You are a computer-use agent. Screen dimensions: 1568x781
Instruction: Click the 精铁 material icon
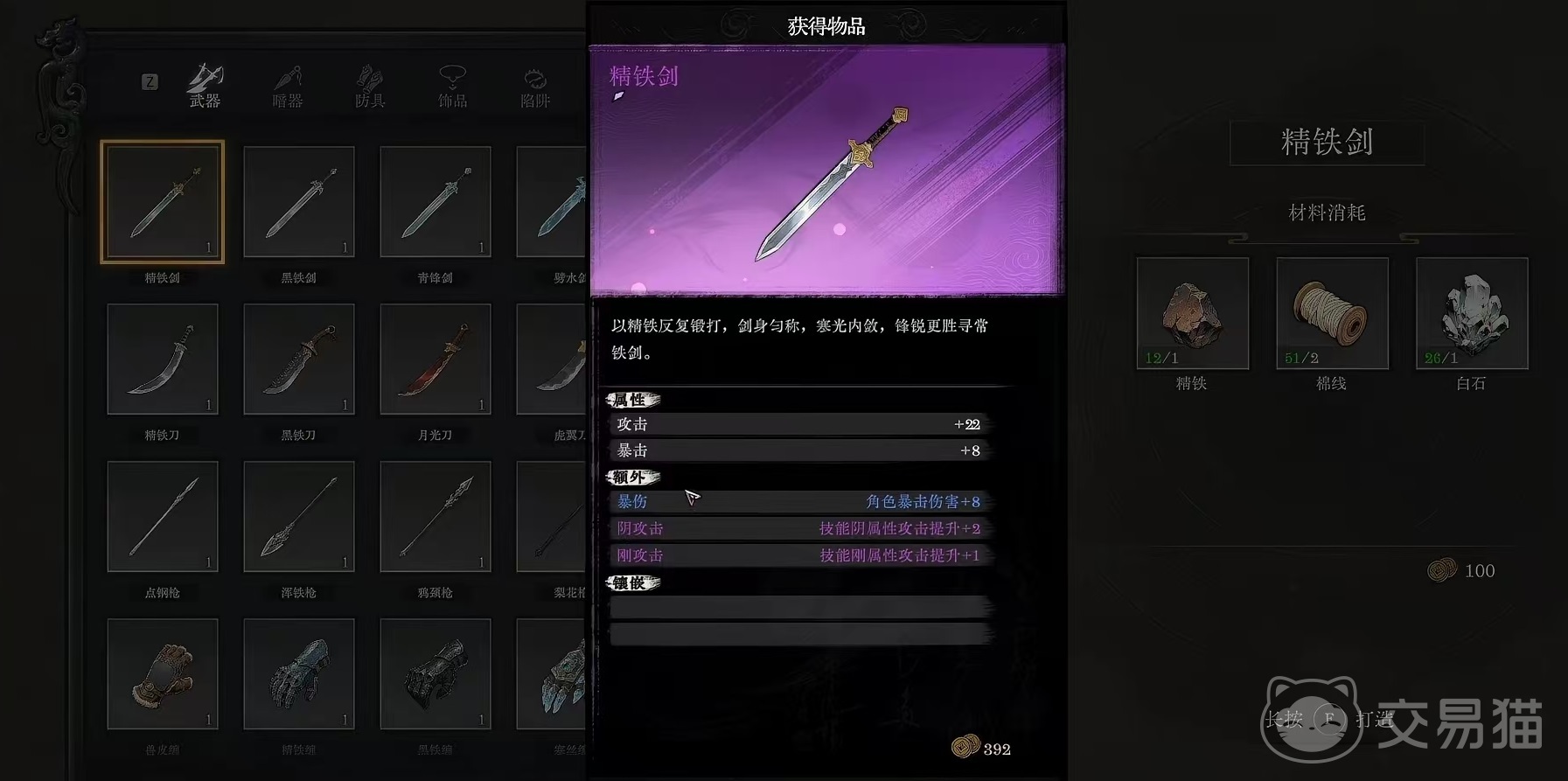pyautogui.click(x=1192, y=313)
